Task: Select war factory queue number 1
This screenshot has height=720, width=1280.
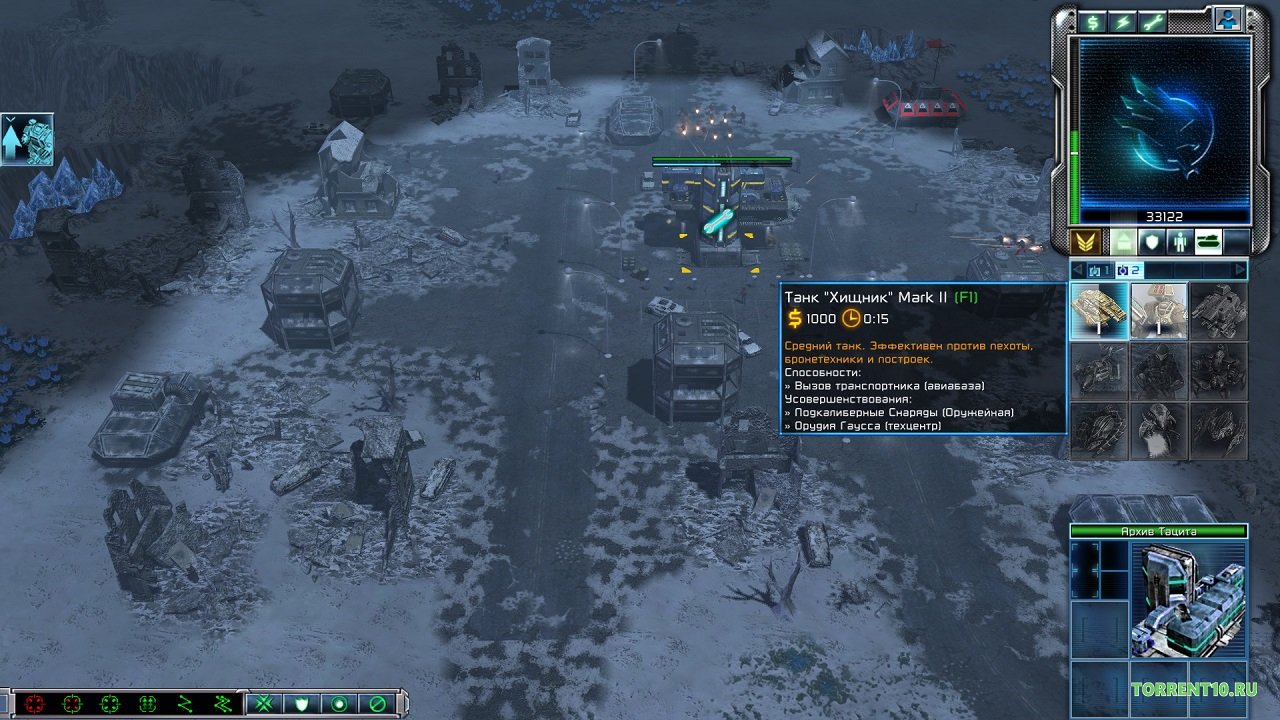Action: click(x=1100, y=270)
